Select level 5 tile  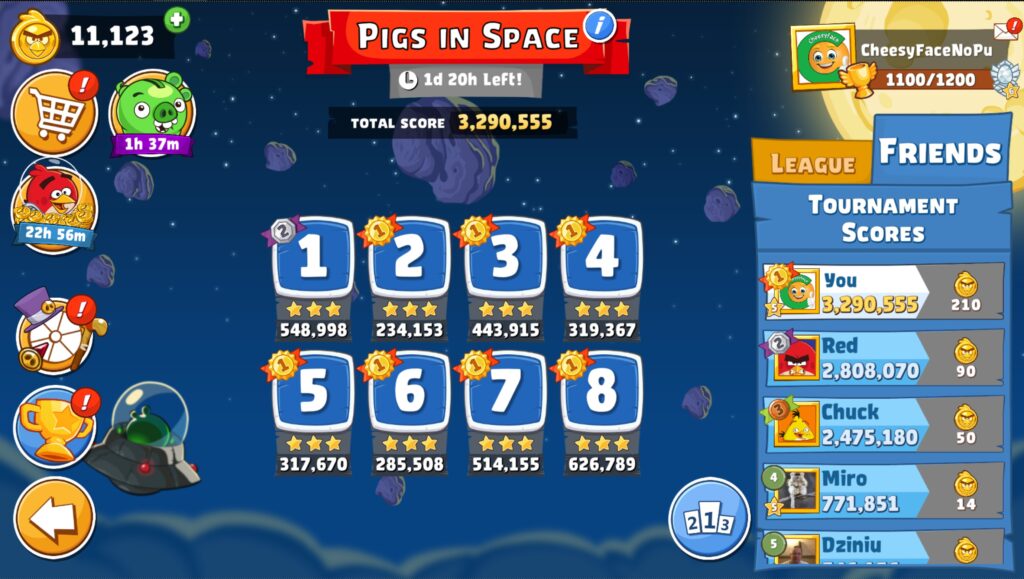coord(313,392)
